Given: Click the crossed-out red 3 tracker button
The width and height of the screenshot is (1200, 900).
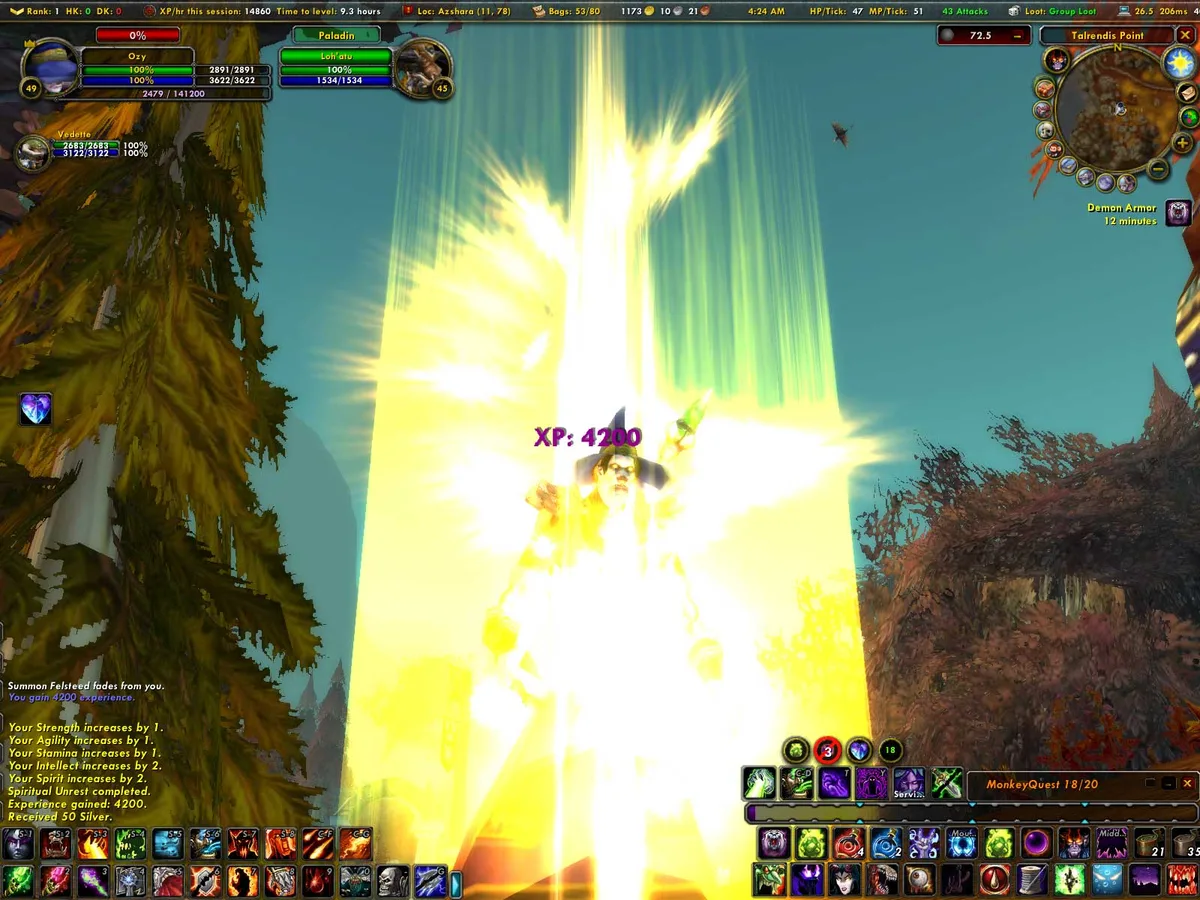Looking at the screenshot, I should tap(827, 750).
